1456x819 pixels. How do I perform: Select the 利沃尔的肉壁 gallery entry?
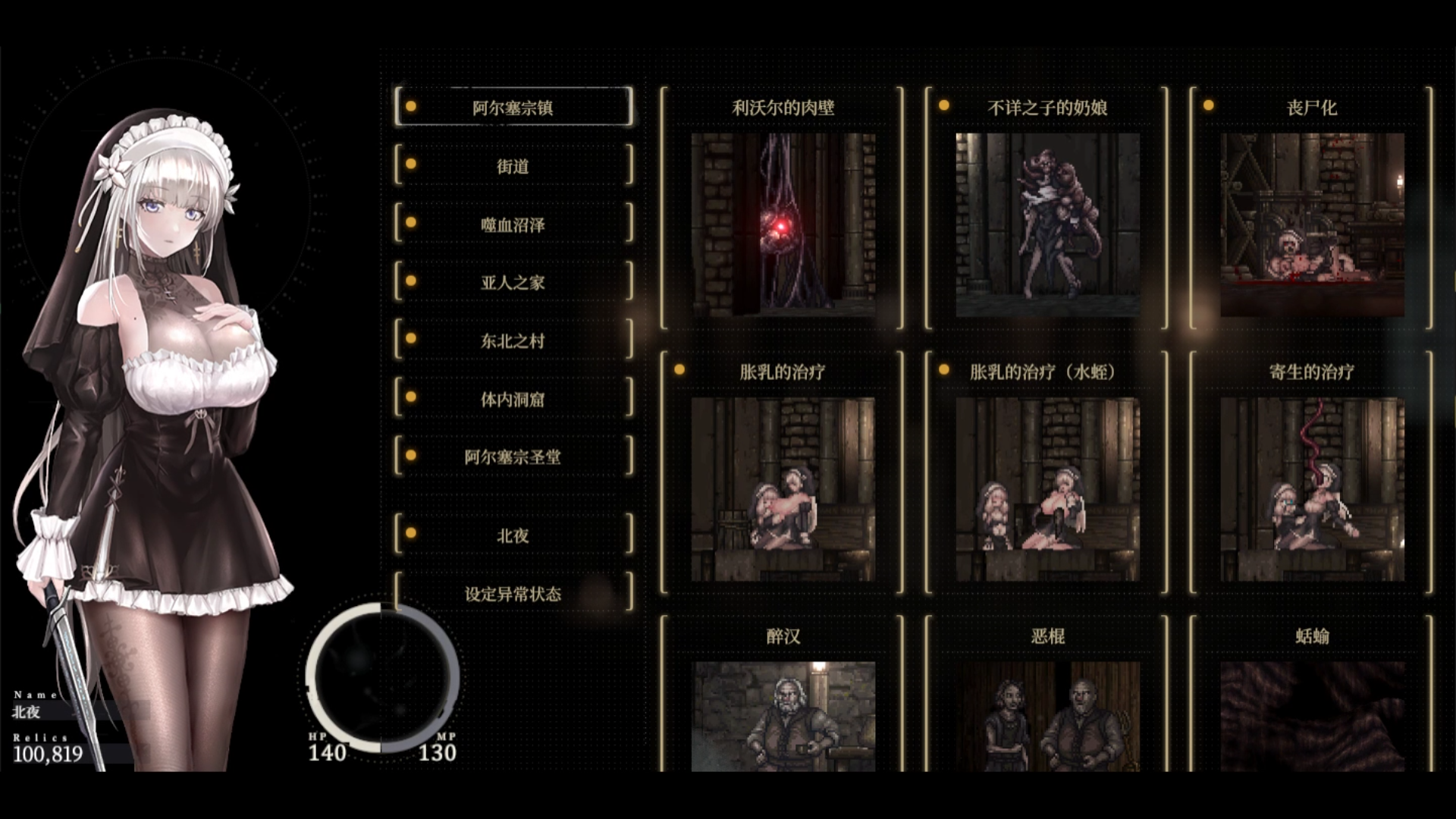click(x=783, y=224)
